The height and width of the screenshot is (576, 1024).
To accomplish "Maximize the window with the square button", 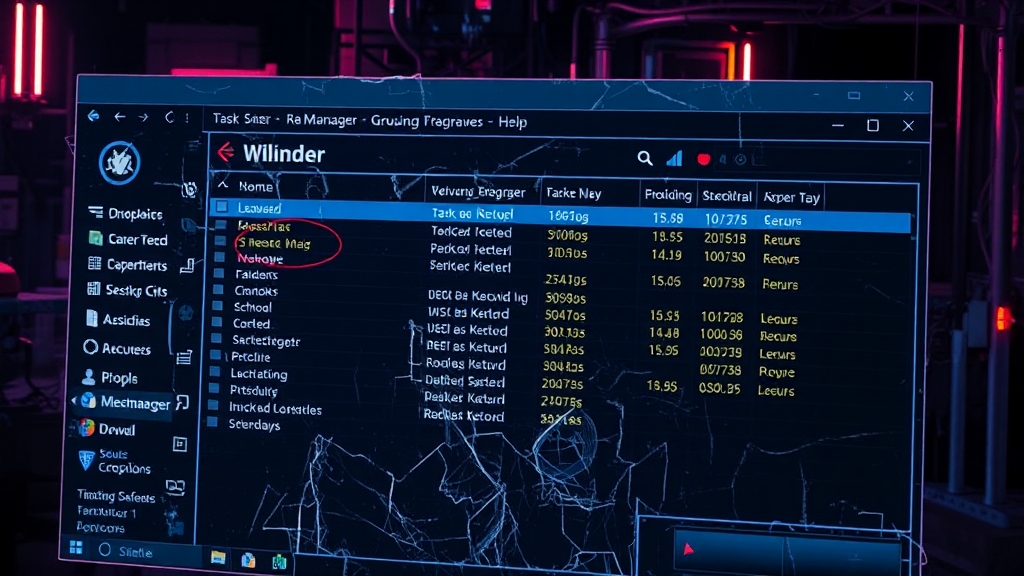I will (873, 126).
